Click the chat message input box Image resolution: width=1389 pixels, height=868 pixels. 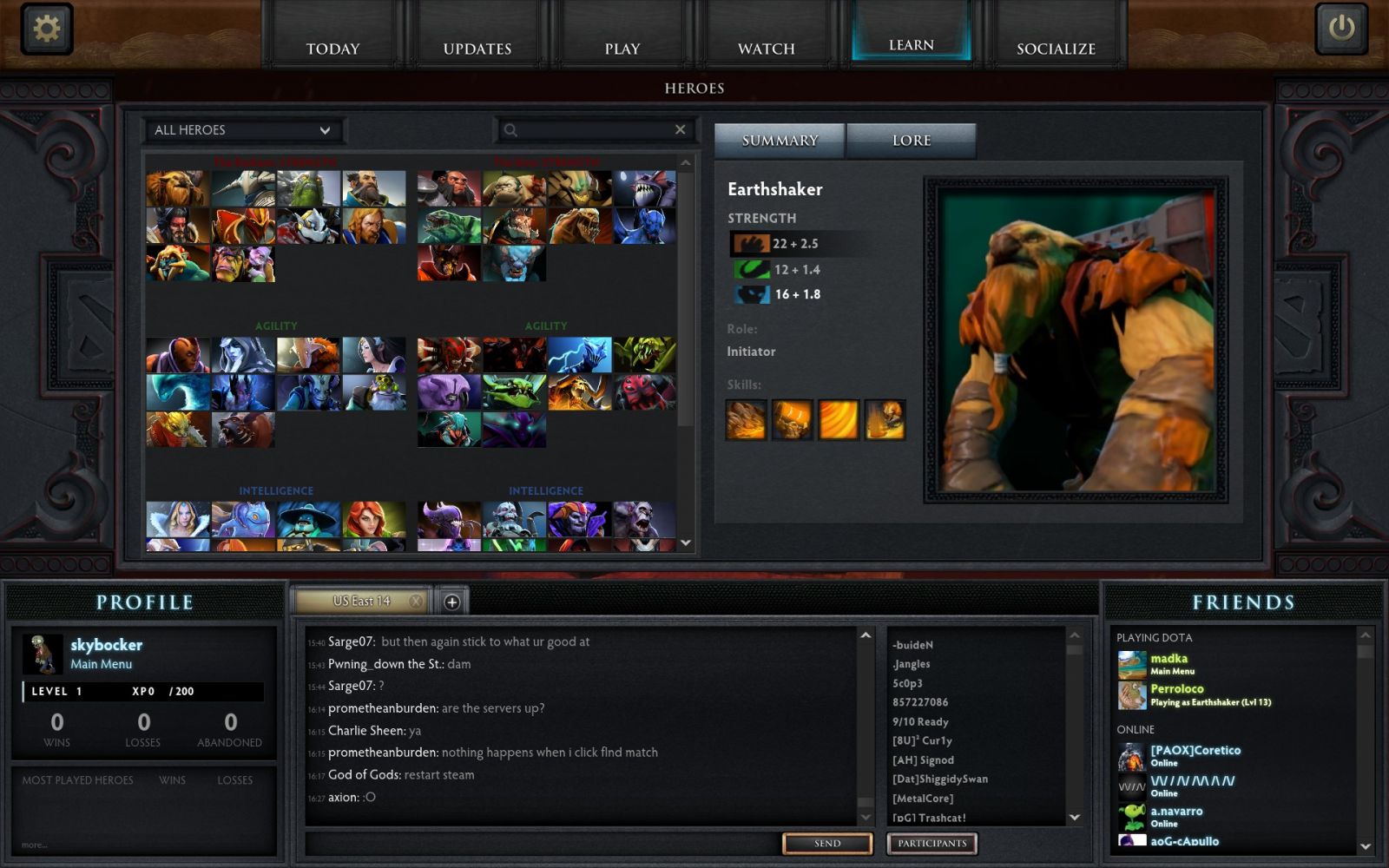click(543, 843)
